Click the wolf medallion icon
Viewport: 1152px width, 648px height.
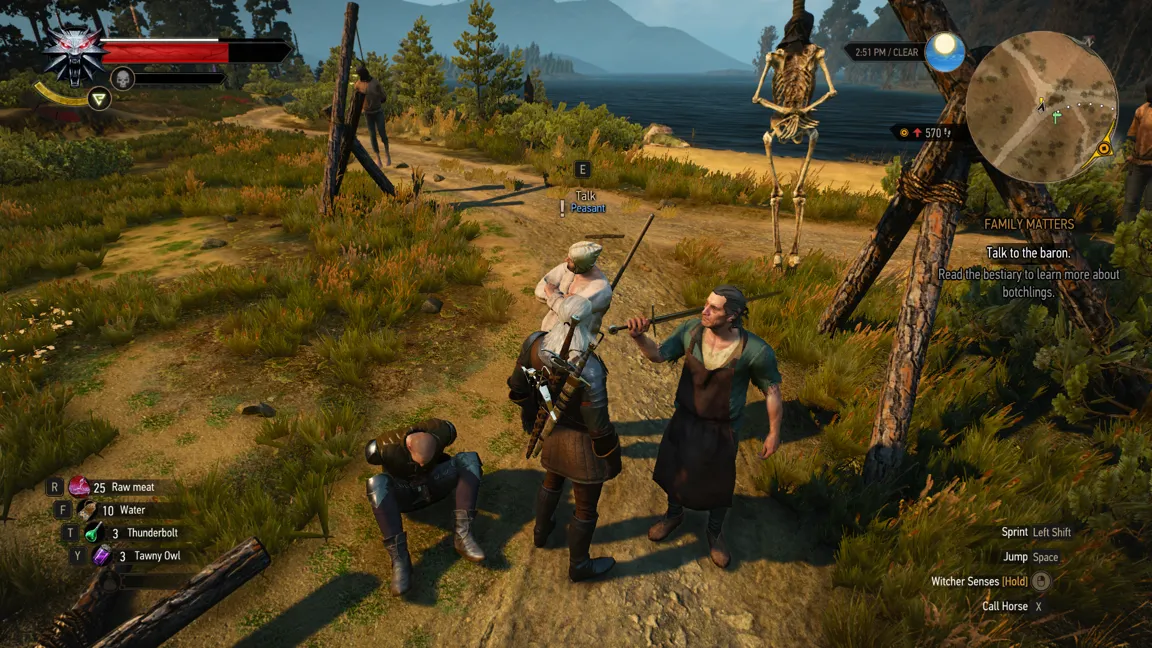pos(72,52)
